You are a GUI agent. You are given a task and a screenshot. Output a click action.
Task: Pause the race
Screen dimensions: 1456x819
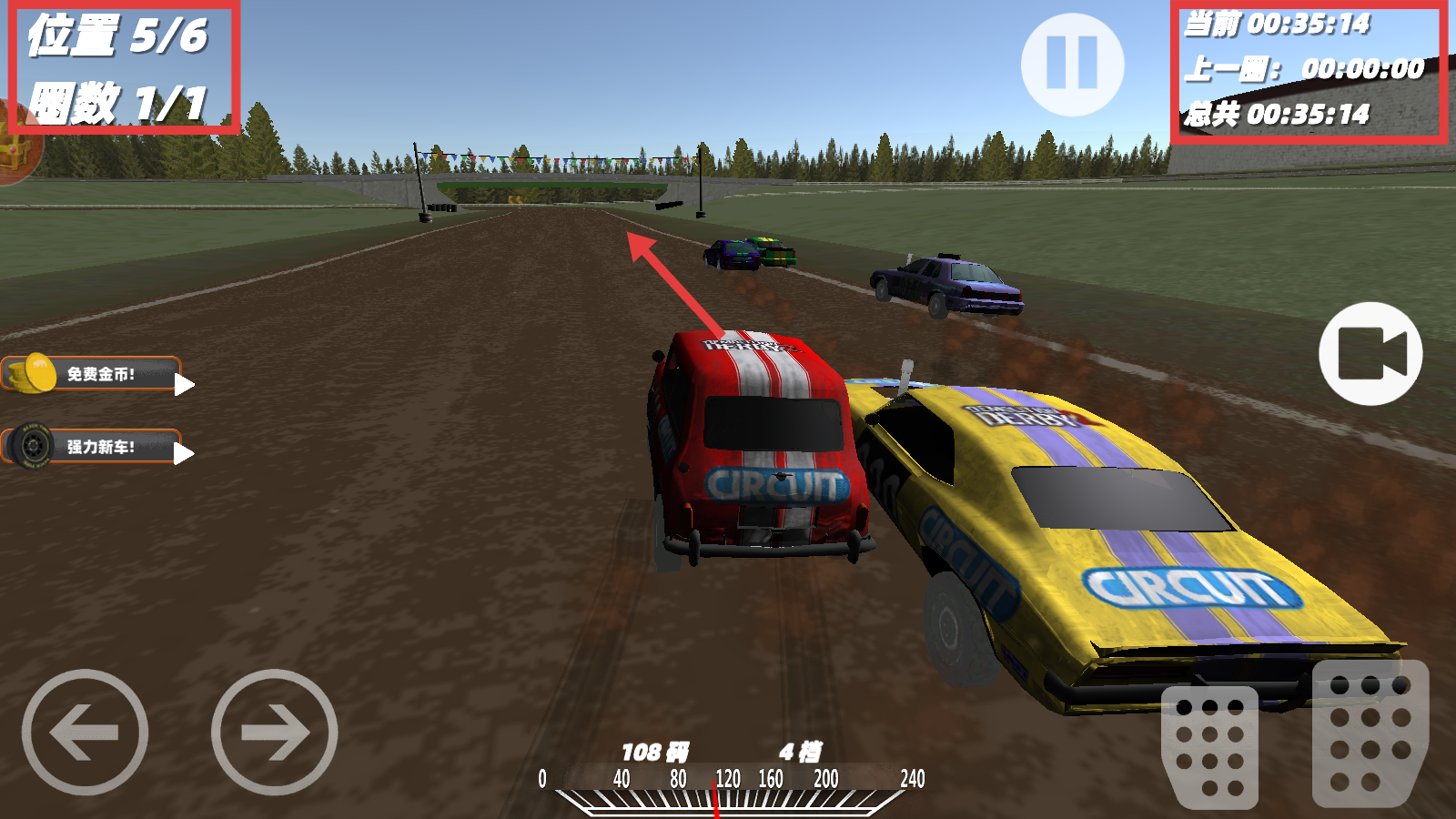[1072, 65]
